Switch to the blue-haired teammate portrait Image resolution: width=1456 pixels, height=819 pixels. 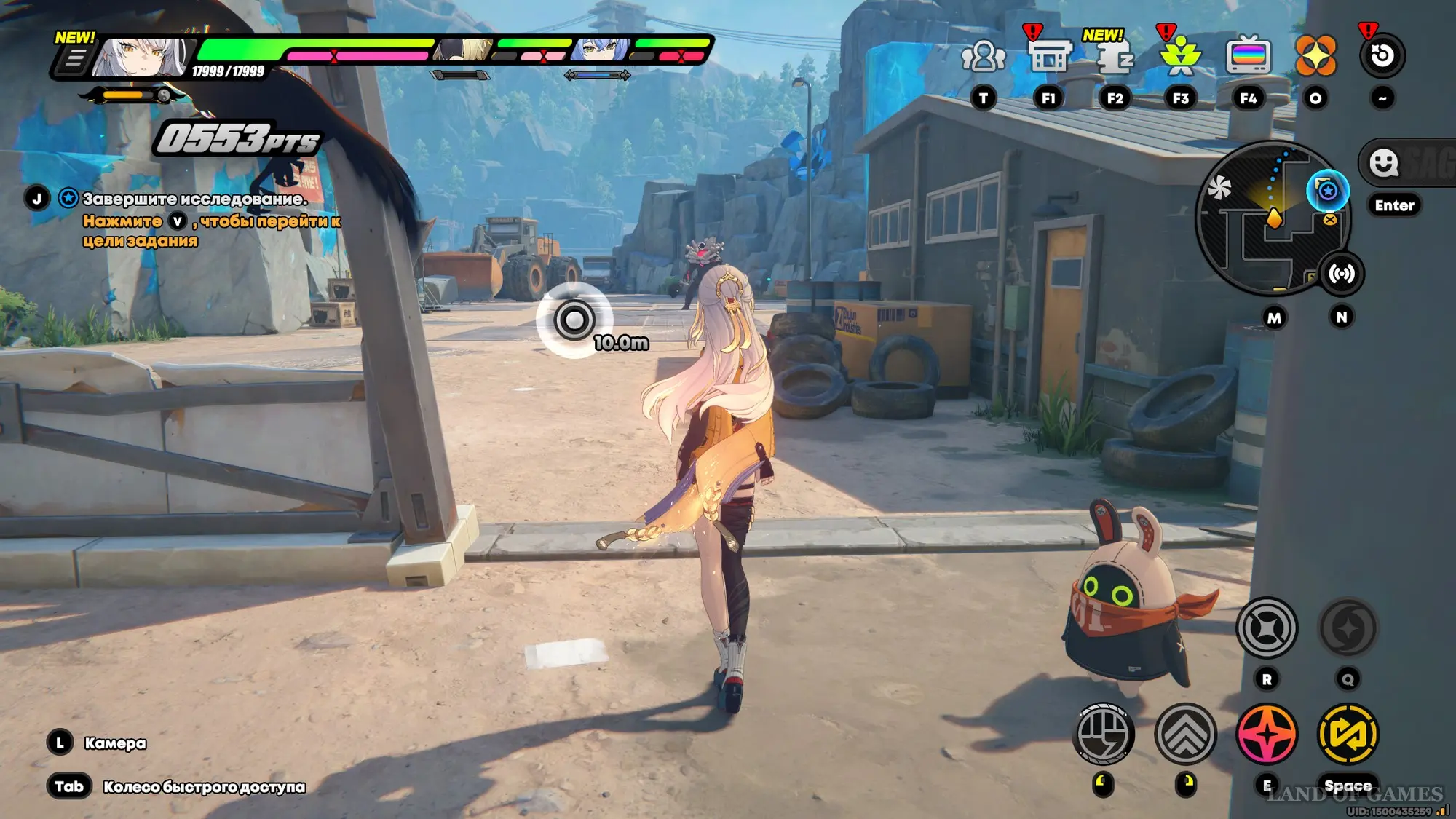point(601,50)
